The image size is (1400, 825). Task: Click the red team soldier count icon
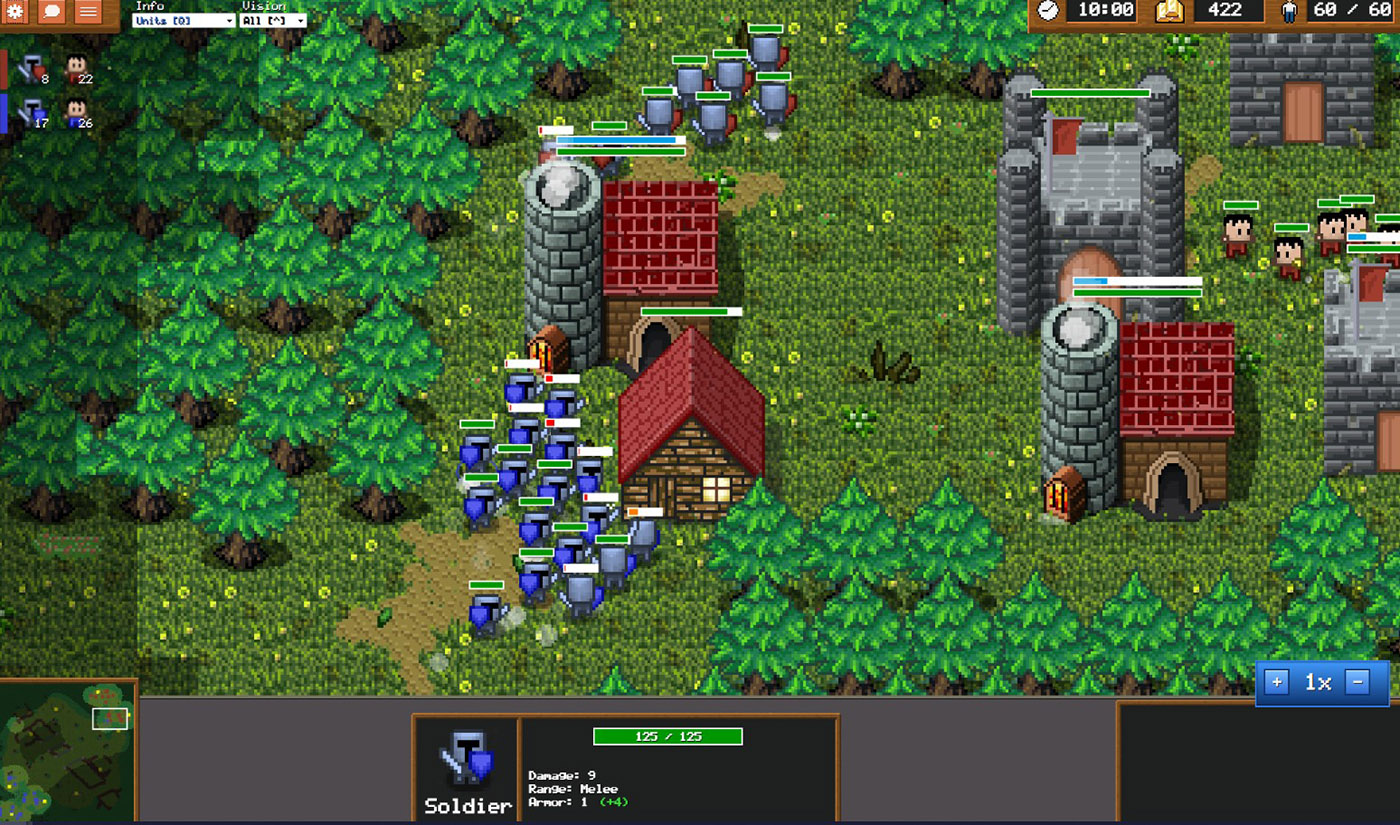pyautogui.click(x=33, y=69)
